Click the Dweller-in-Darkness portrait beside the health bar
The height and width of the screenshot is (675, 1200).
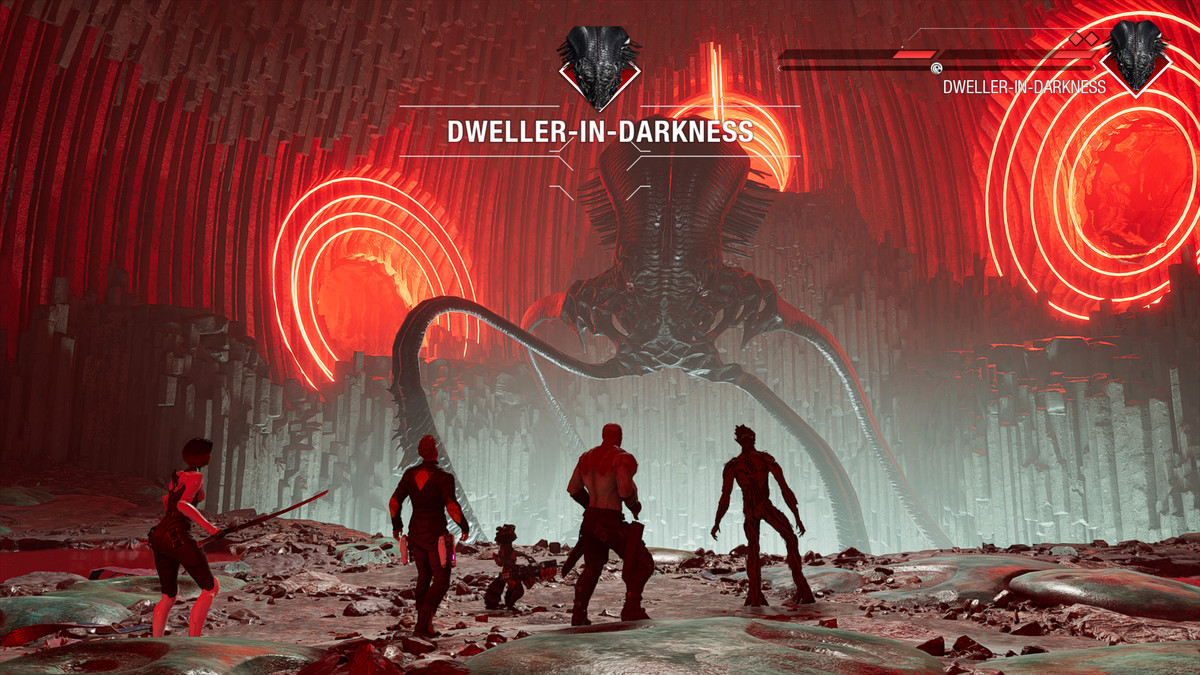pyautogui.click(x=1137, y=53)
